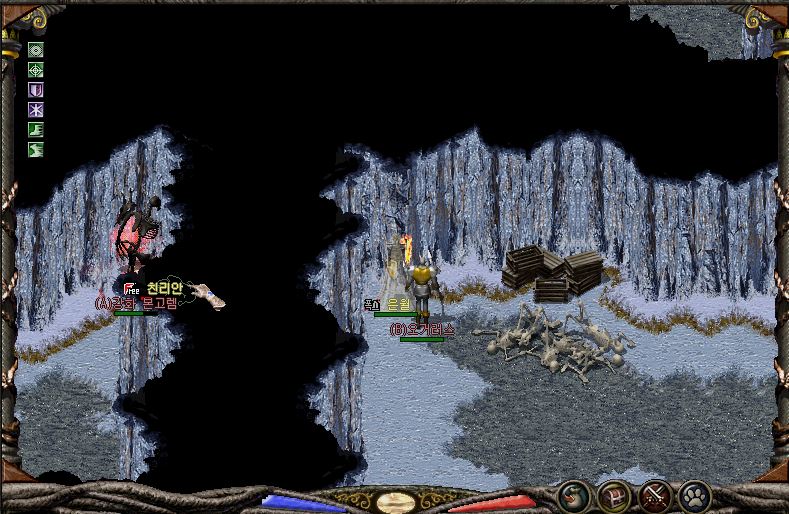Viewport: 789px width, 514px height.
Task: Open the treasure chest inventory button
Action: [x=614, y=496]
